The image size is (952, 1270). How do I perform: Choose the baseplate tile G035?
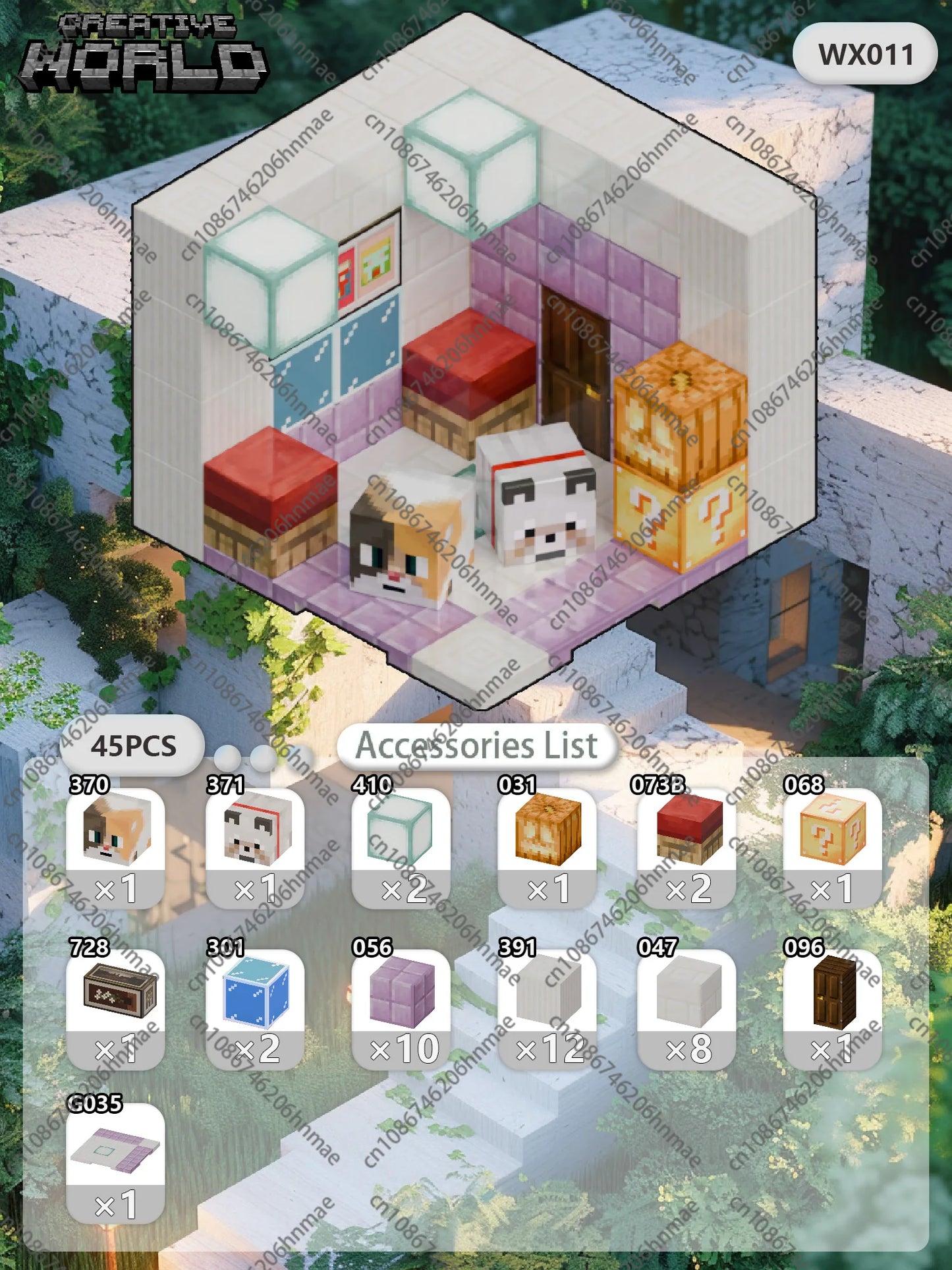click(115, 1163)
